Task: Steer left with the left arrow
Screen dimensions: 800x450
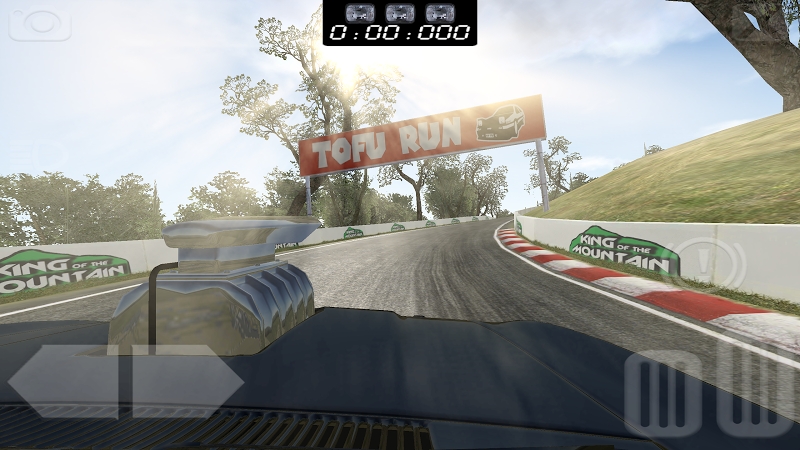Action: 63,381
